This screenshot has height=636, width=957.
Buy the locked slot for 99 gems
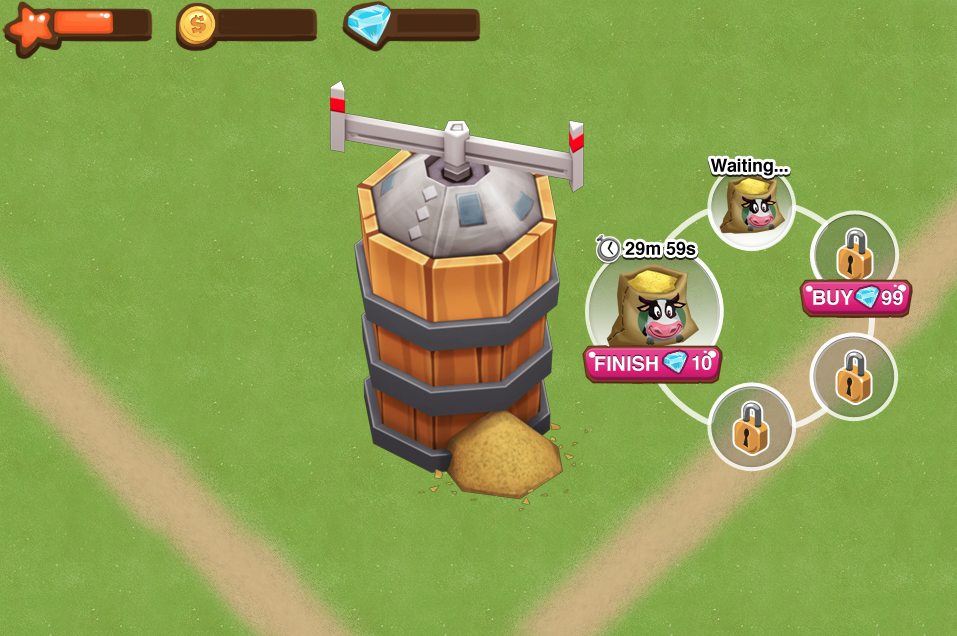click(856, 297)
